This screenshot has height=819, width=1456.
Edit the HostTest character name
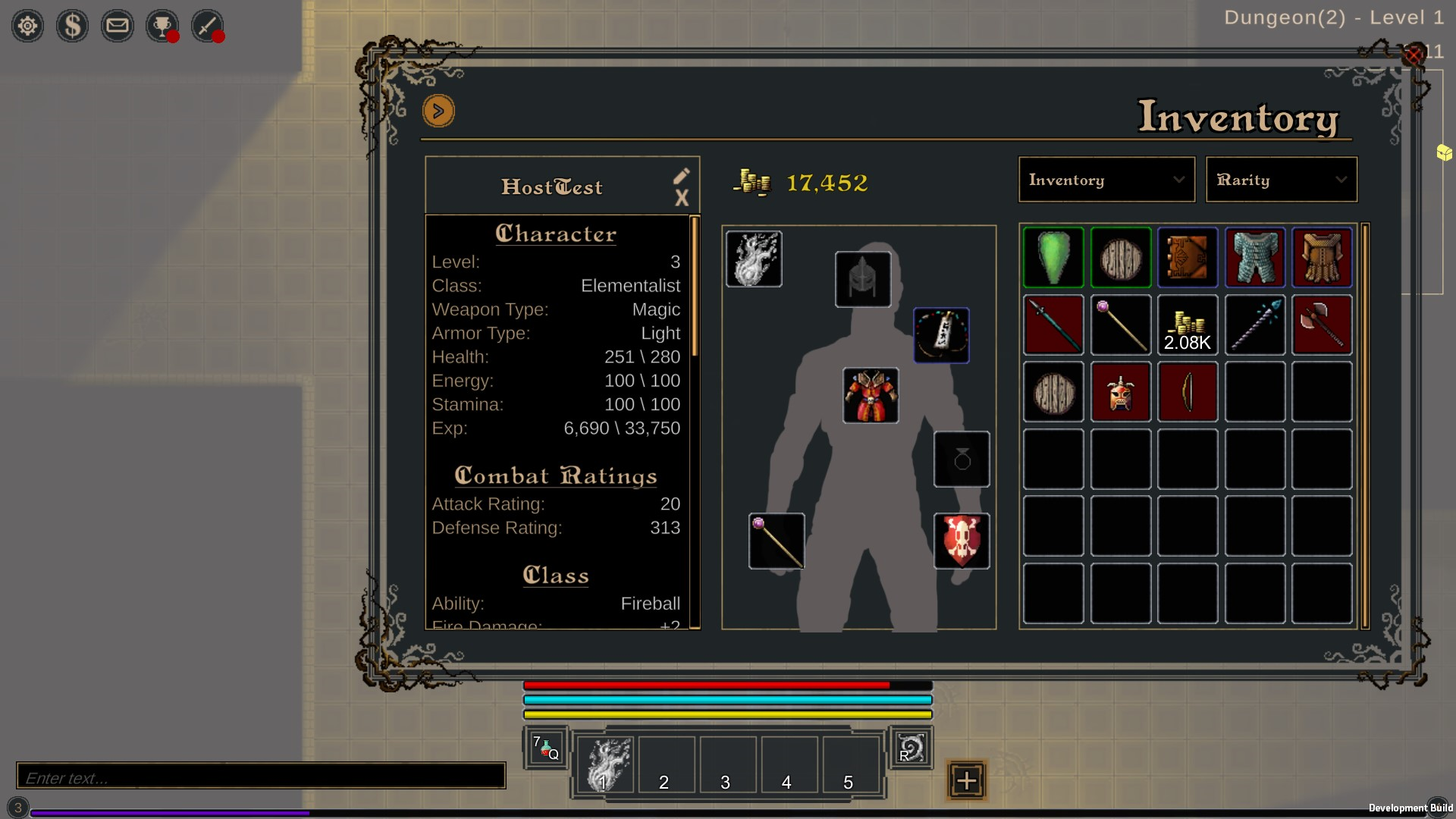[x=681, y=176]
